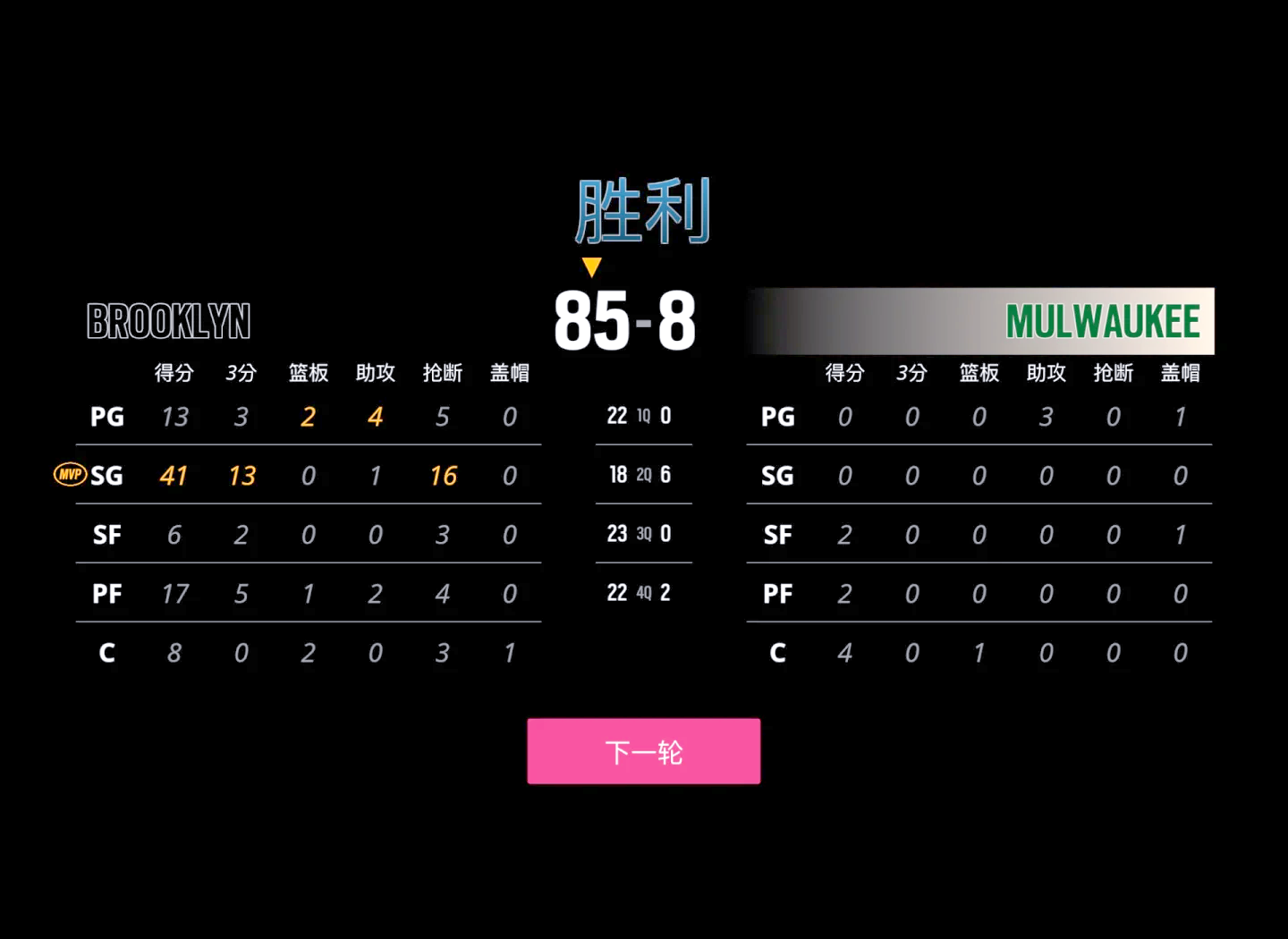Click the BROOKLYN team name header
The image size is (1288, 939).
169,322
